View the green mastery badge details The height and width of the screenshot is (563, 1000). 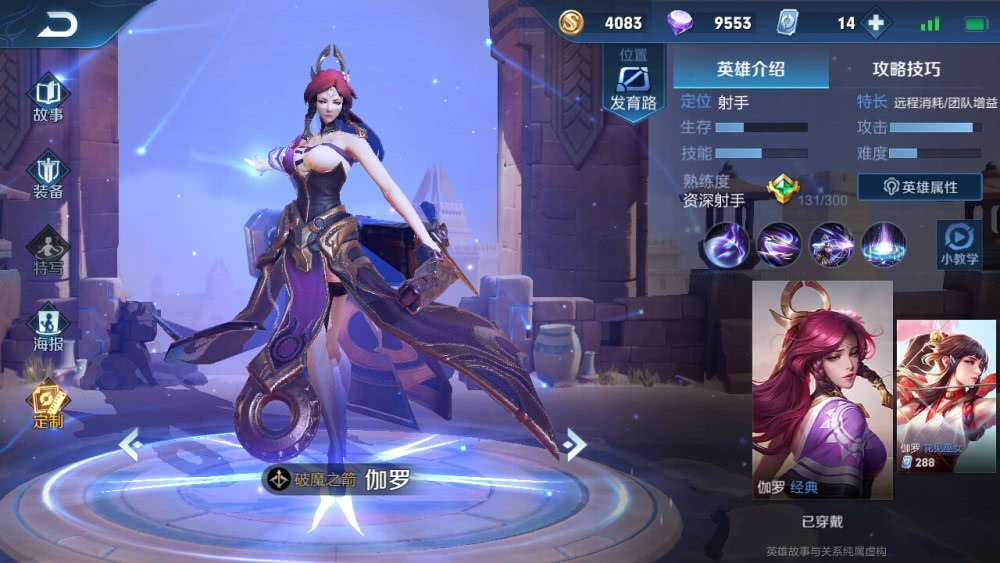click(781, 188)
